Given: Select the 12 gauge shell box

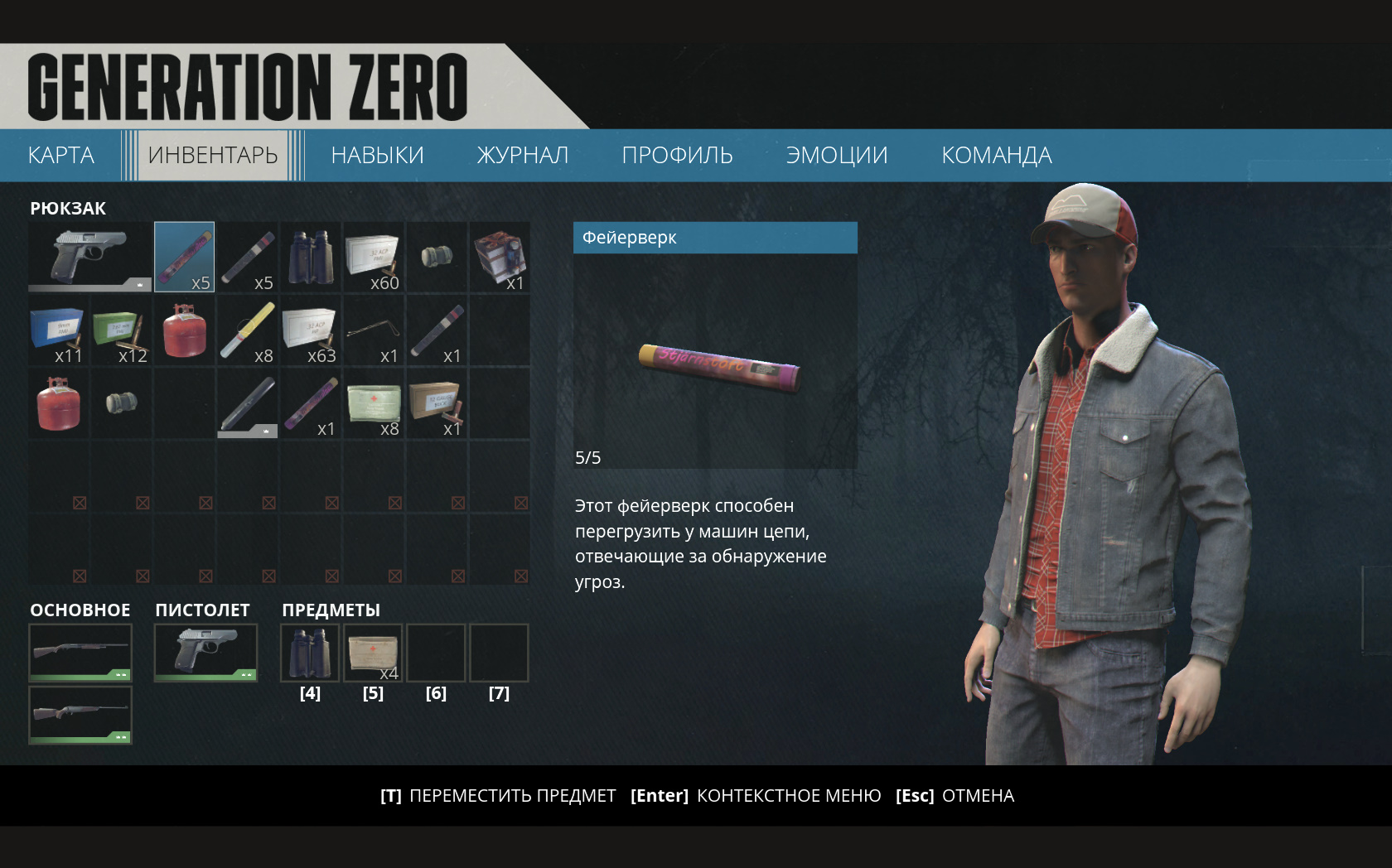Looking at the screenshot, I should 437,403.
